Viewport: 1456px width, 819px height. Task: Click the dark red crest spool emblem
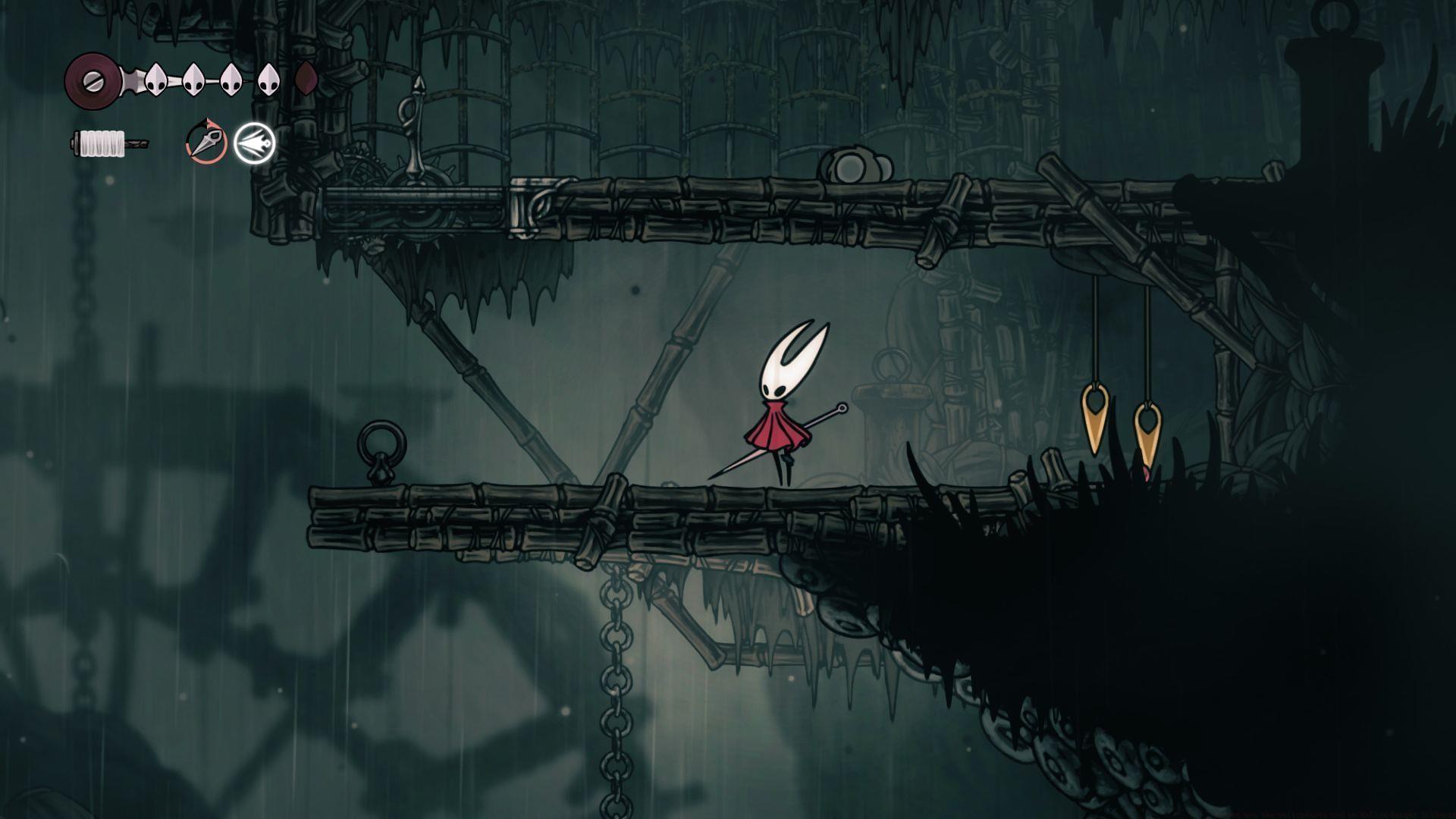pos(92,79)
